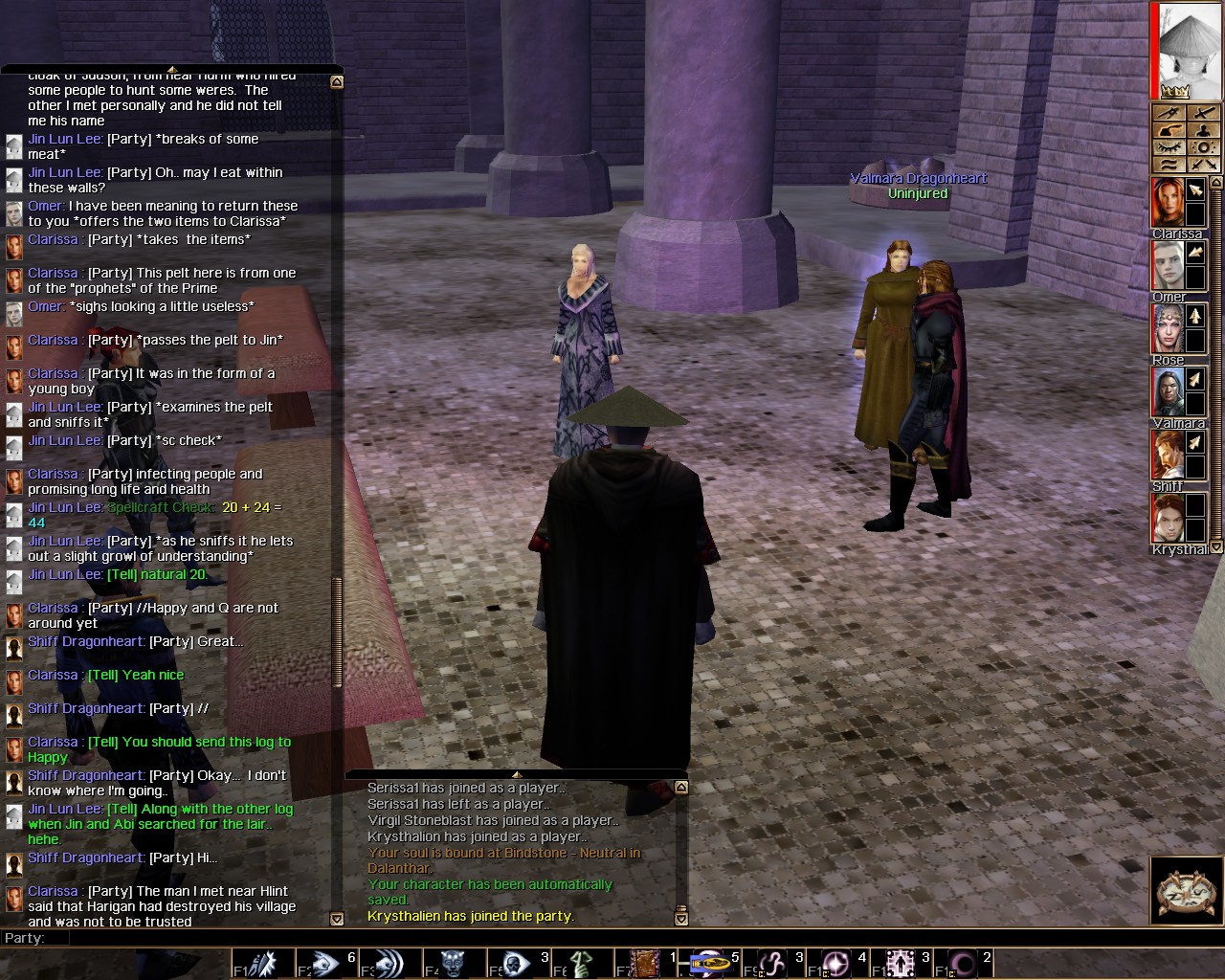
Task: Toggle the closed eye mode button
Action: tap(1168, 147)
